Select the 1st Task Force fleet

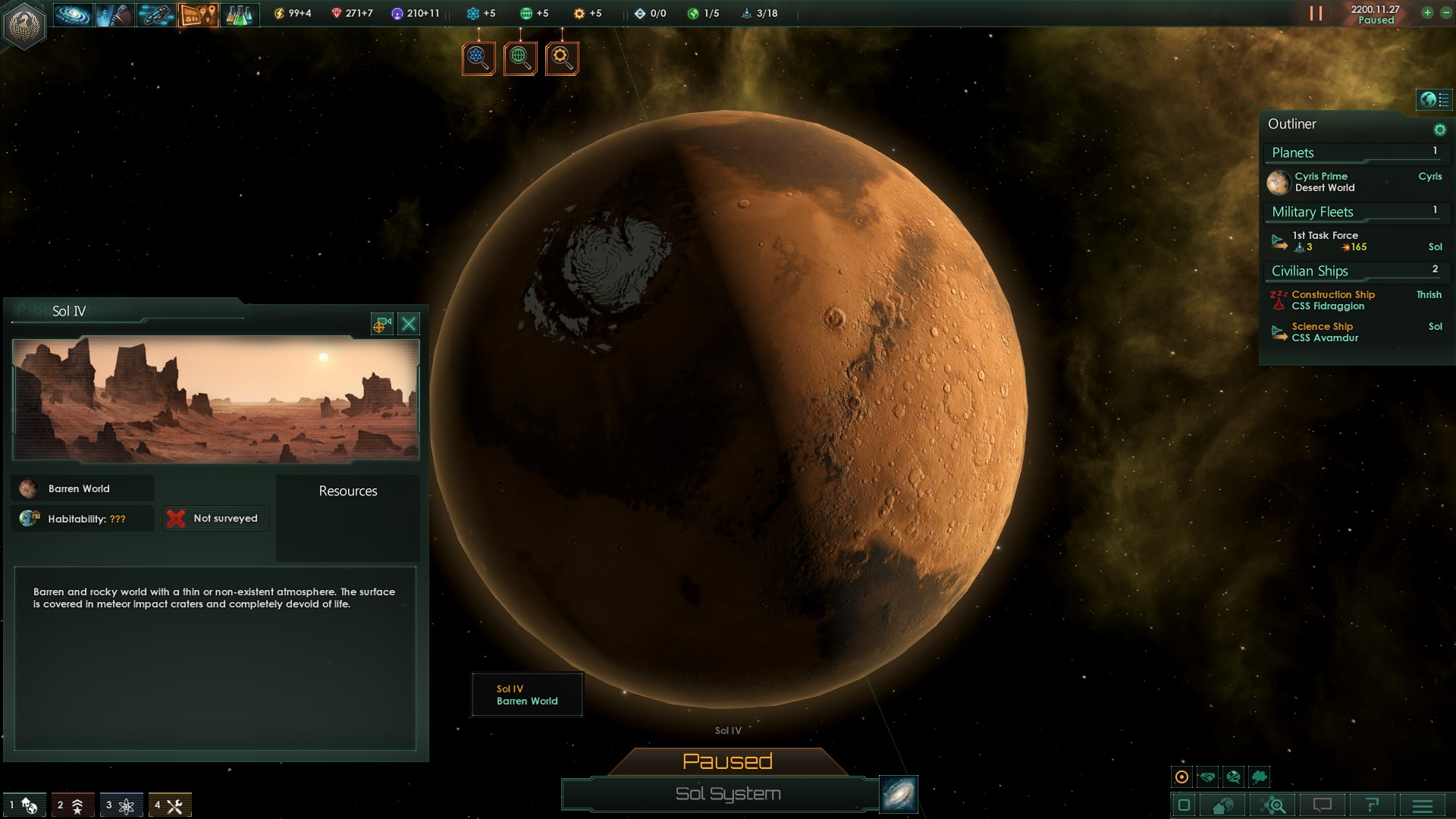tap(1326, 241)
